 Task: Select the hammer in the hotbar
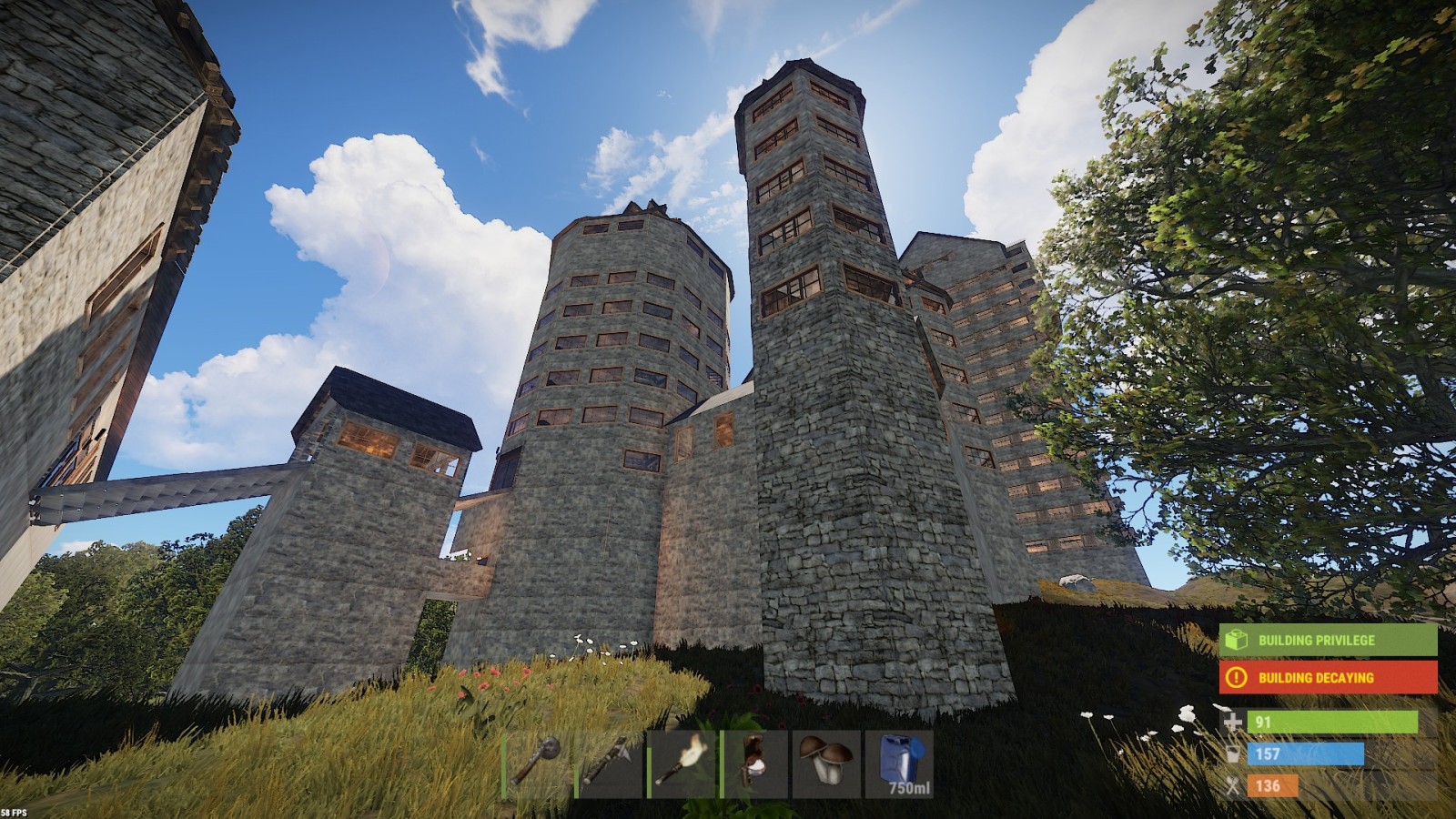[x=537, y=763]
